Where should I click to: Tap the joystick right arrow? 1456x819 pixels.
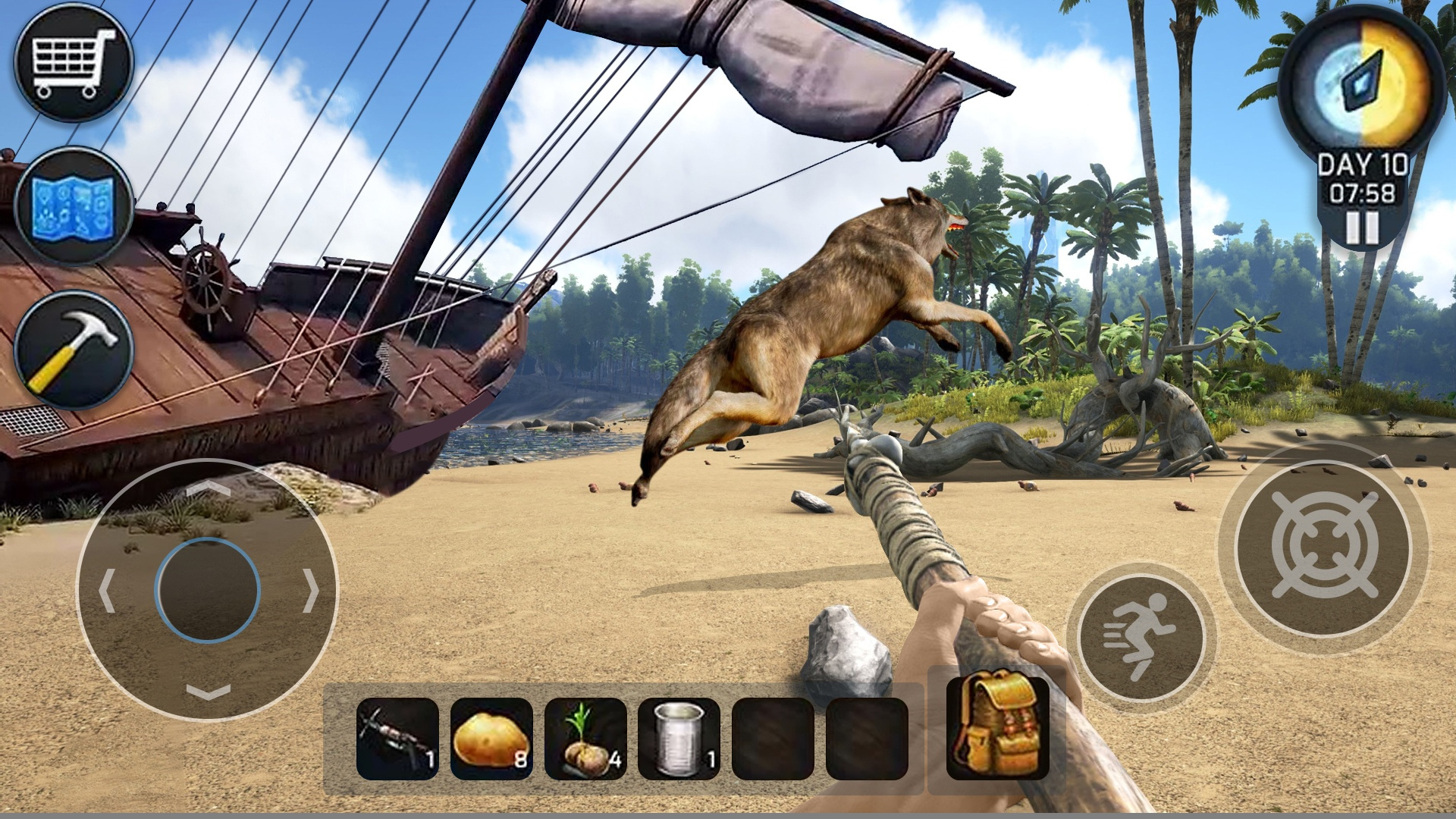coord(311,590)
